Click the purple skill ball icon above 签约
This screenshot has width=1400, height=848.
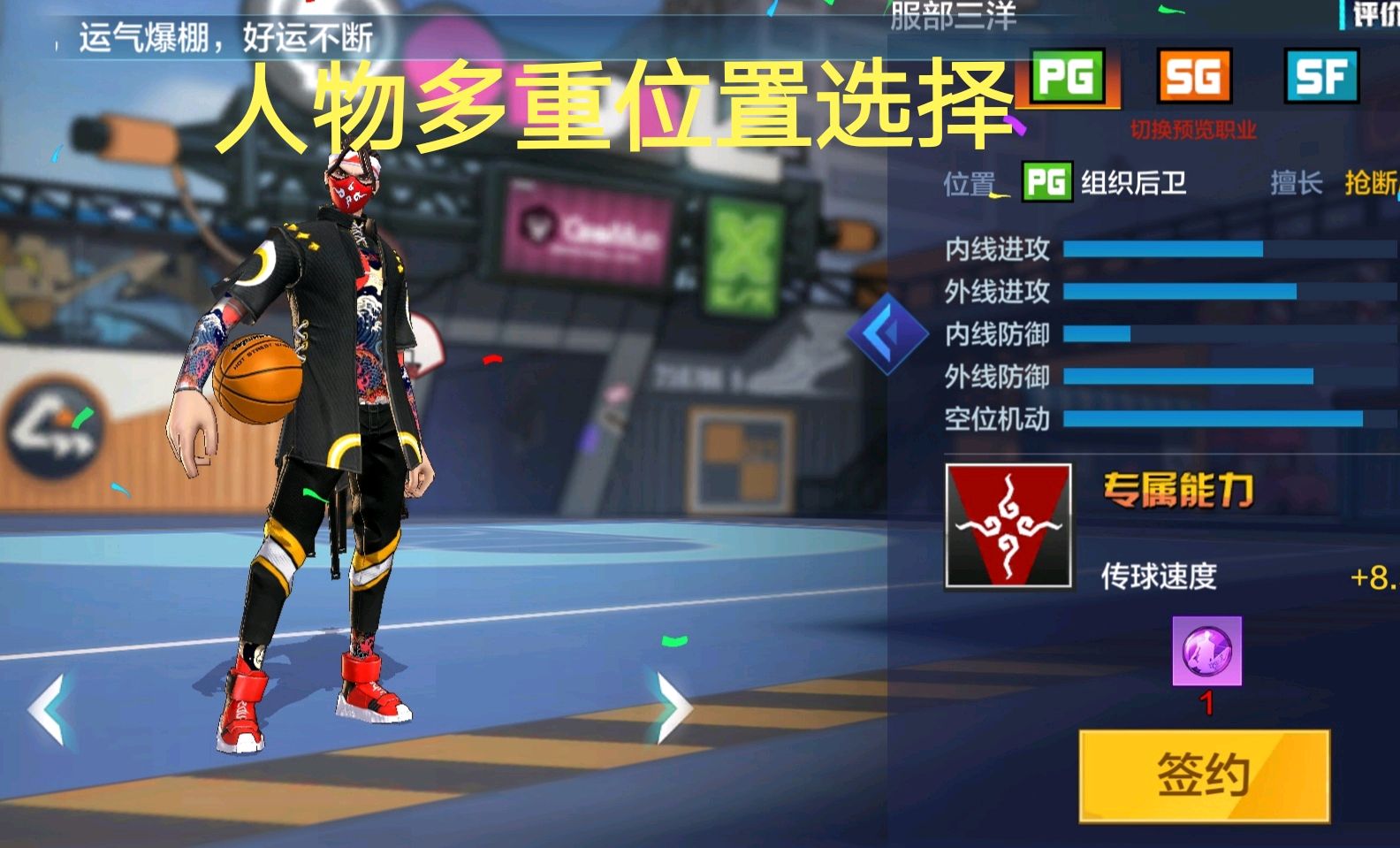(1209, 650)
